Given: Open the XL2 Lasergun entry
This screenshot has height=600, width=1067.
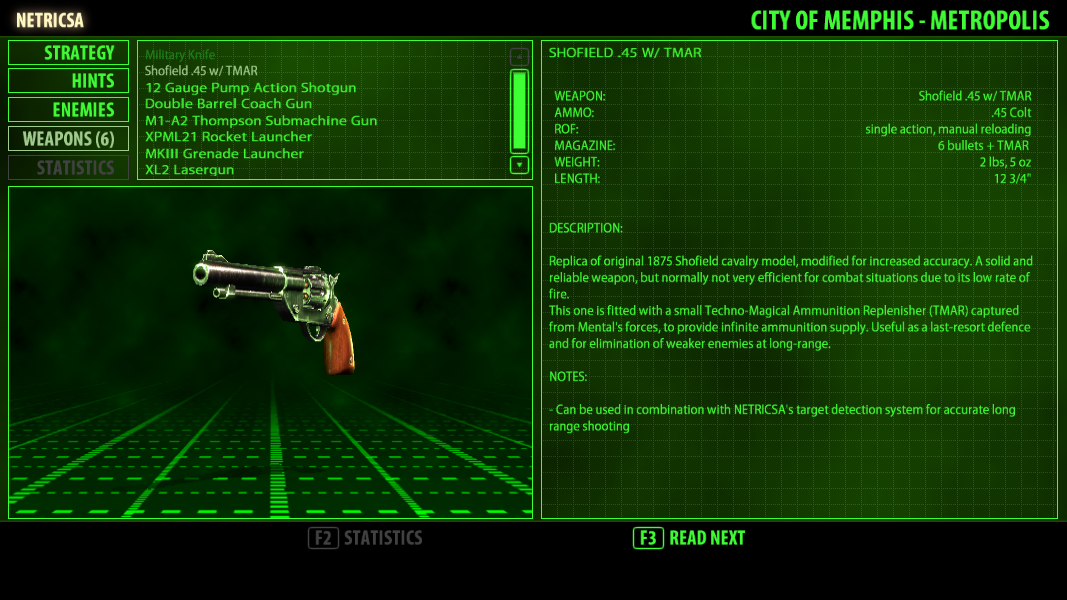Looking at the screenshot, I should 189,170.
